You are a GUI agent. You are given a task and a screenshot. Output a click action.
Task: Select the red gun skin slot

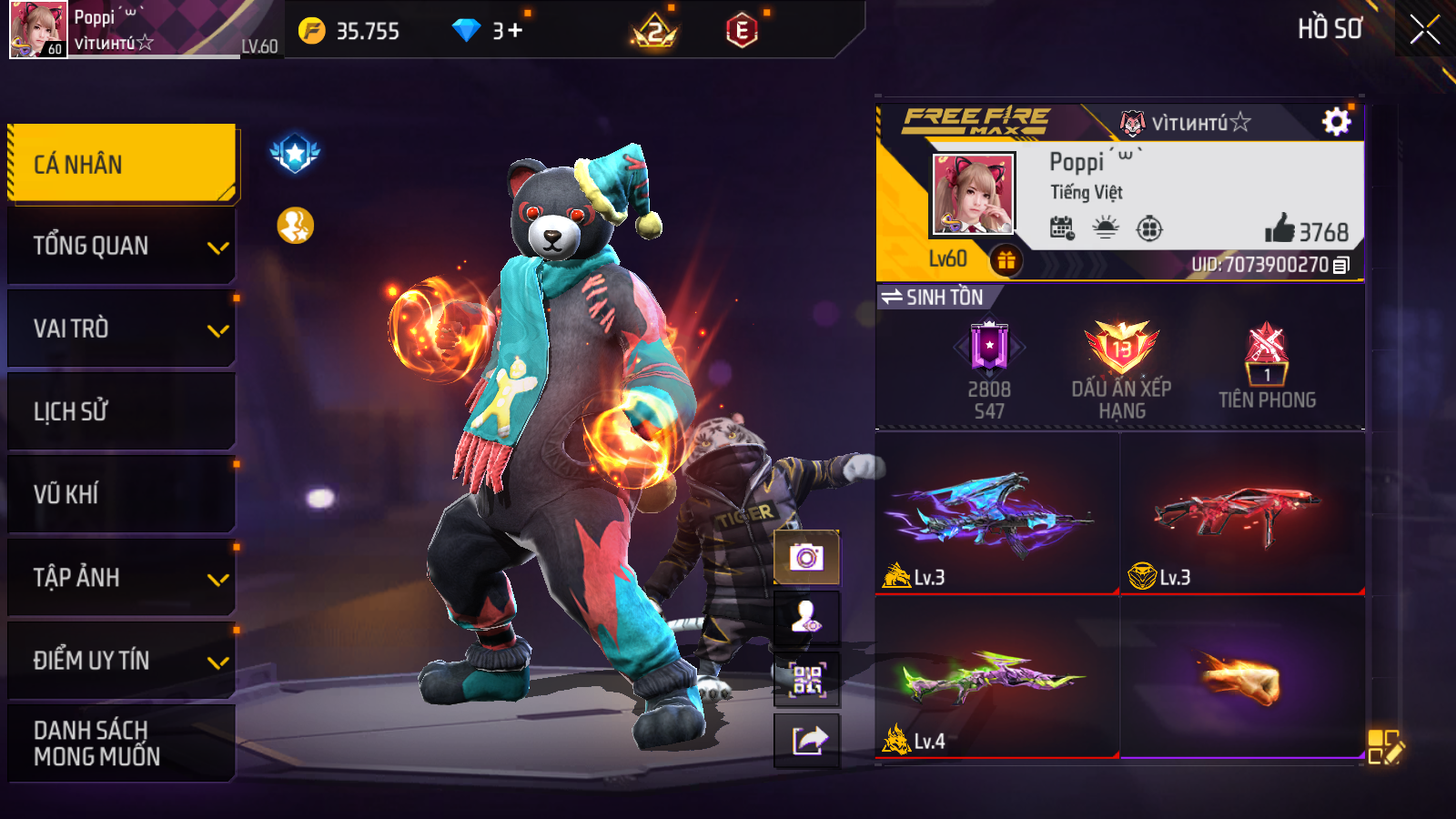[x=1242, y=514]
